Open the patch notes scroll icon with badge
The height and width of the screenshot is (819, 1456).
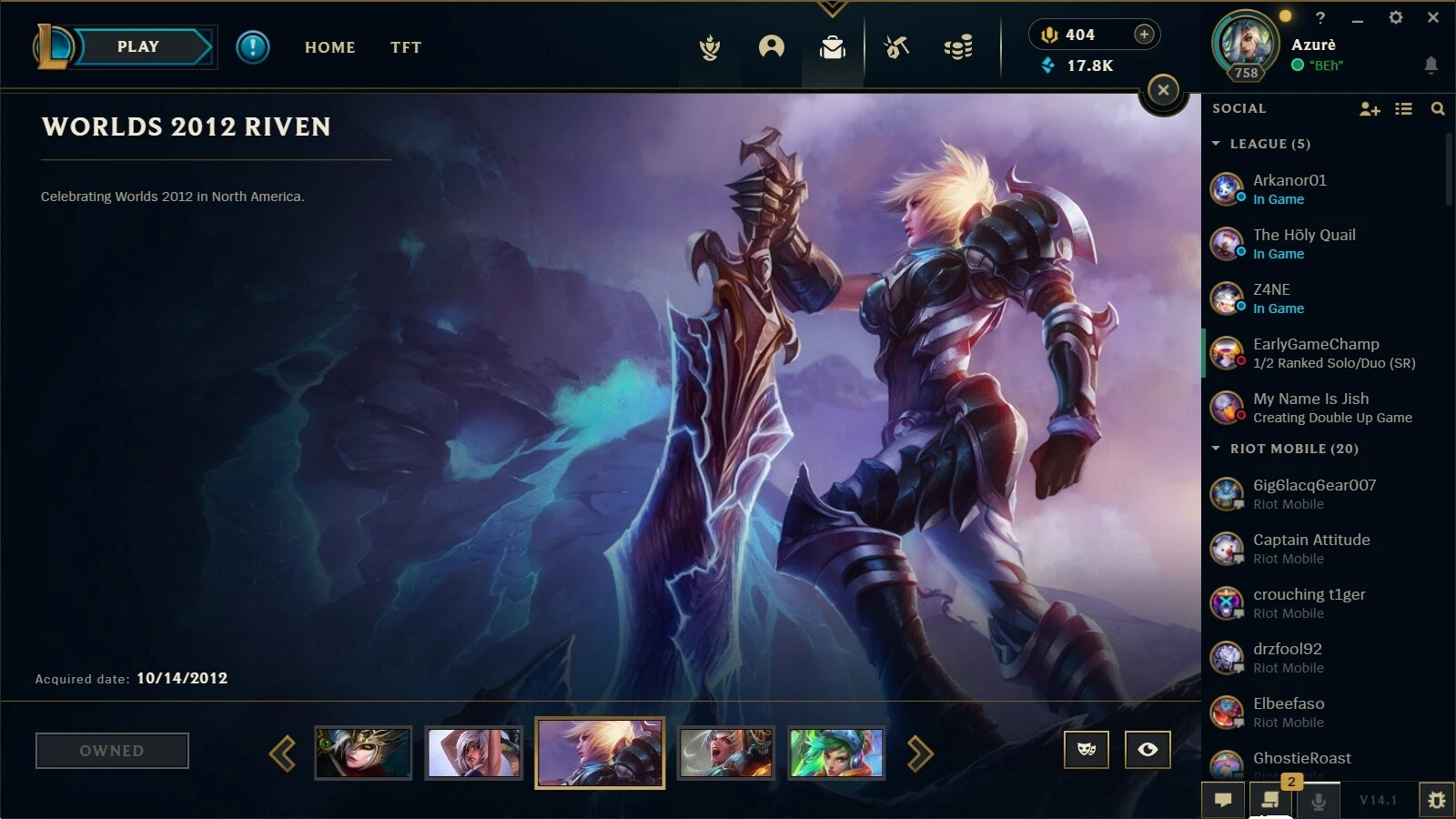pos(1271,801)
